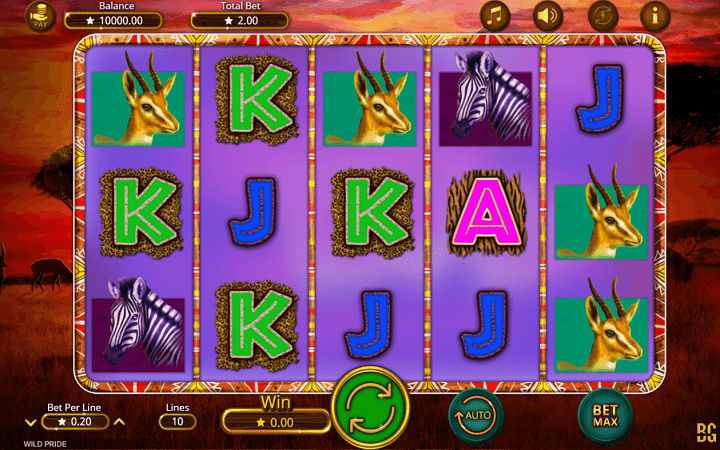Decrease the Bet Per Line amount

click(30, 422)
